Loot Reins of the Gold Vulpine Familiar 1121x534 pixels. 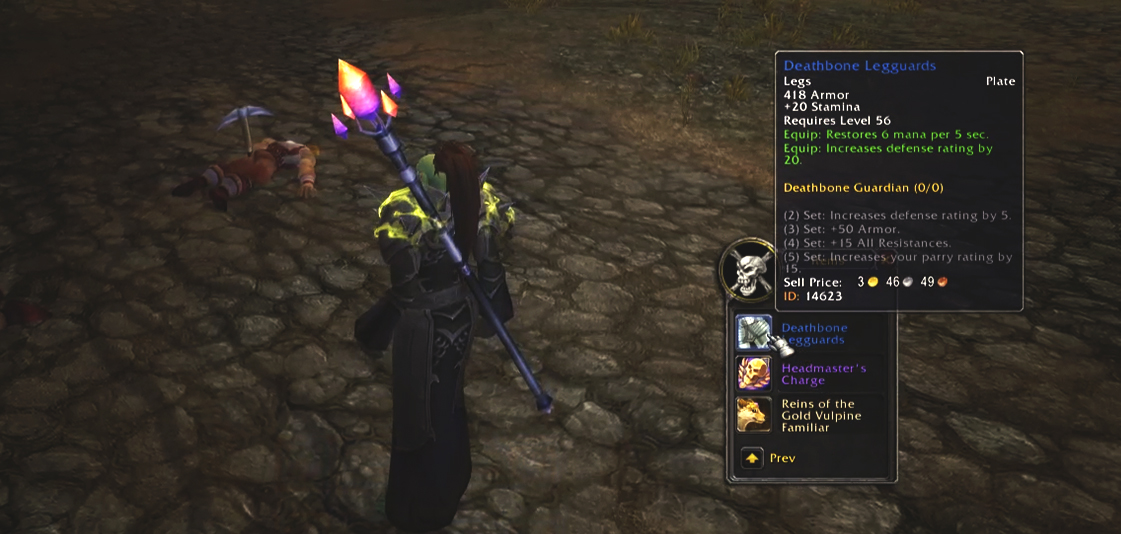tap(754, 415)
